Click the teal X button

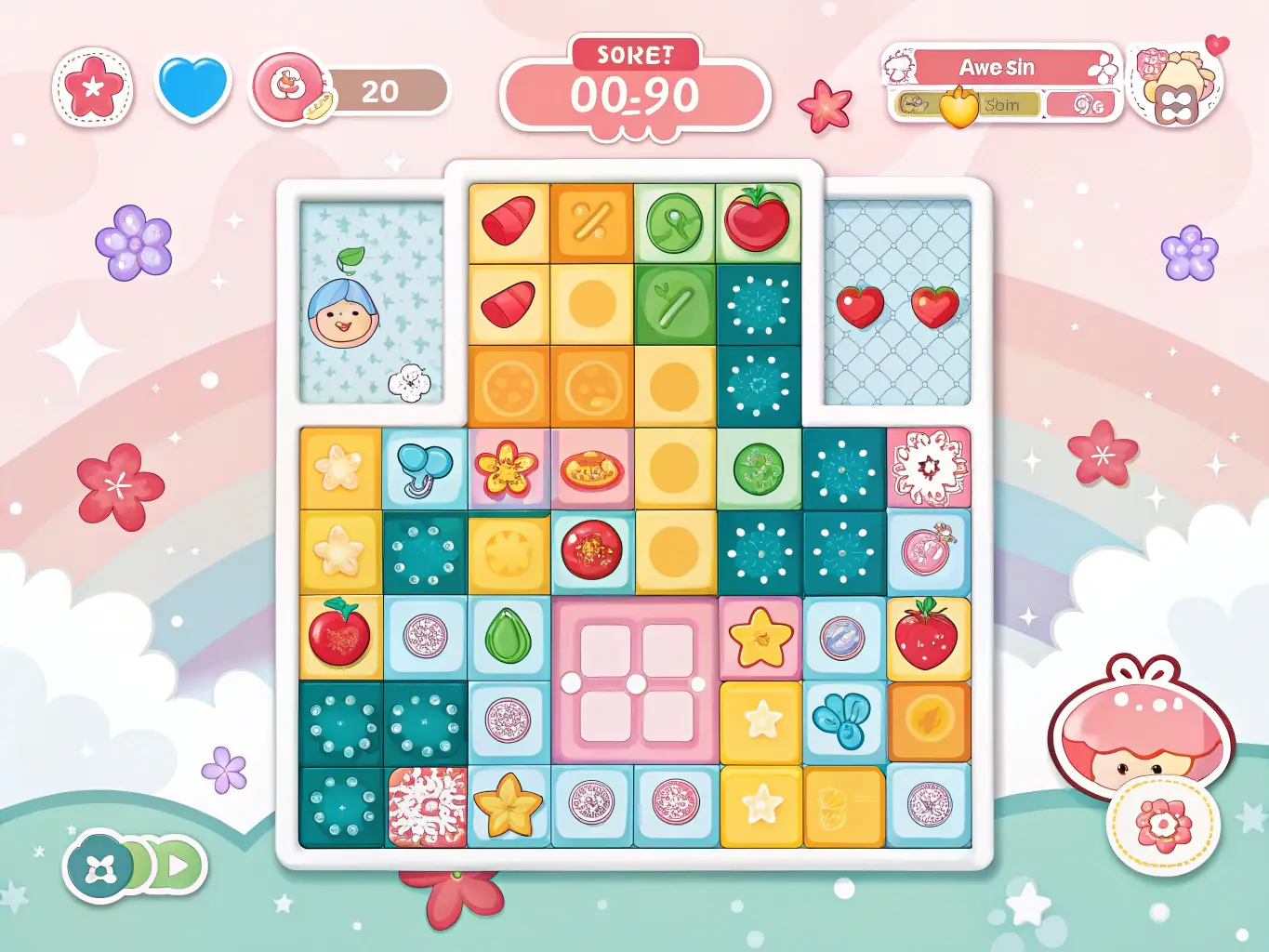[97, 868]
